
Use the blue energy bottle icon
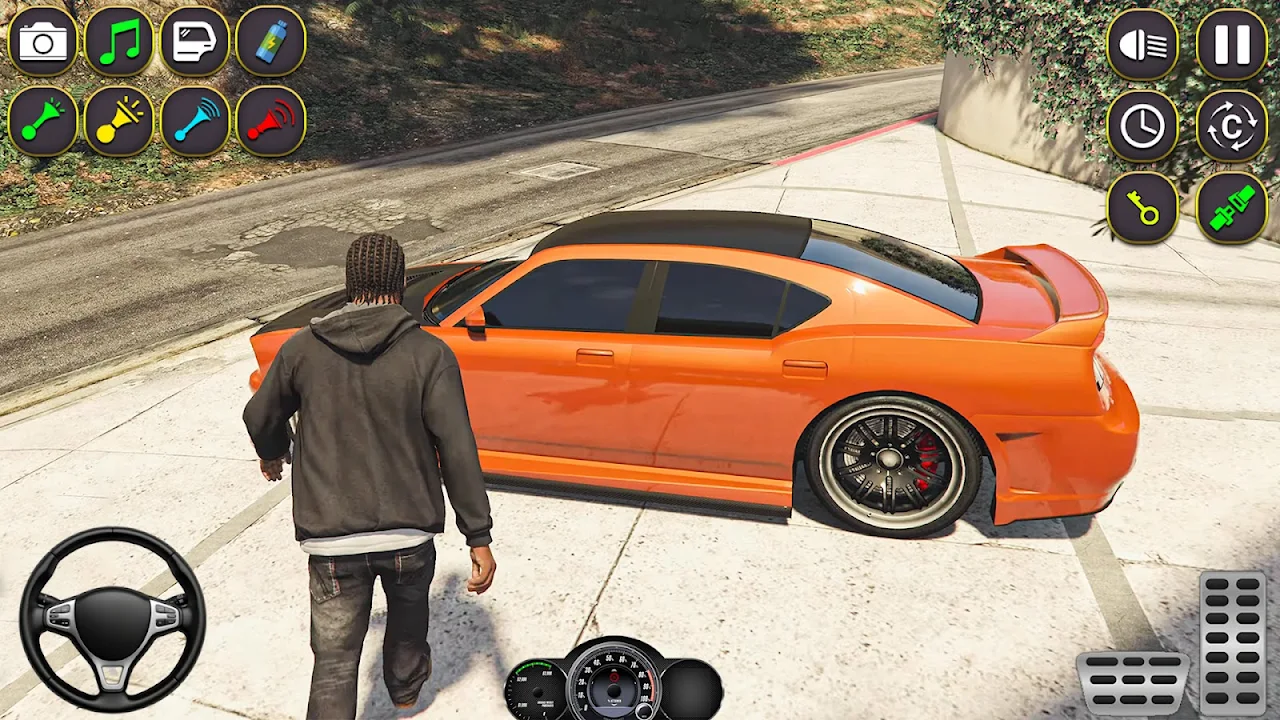[271, 42]
